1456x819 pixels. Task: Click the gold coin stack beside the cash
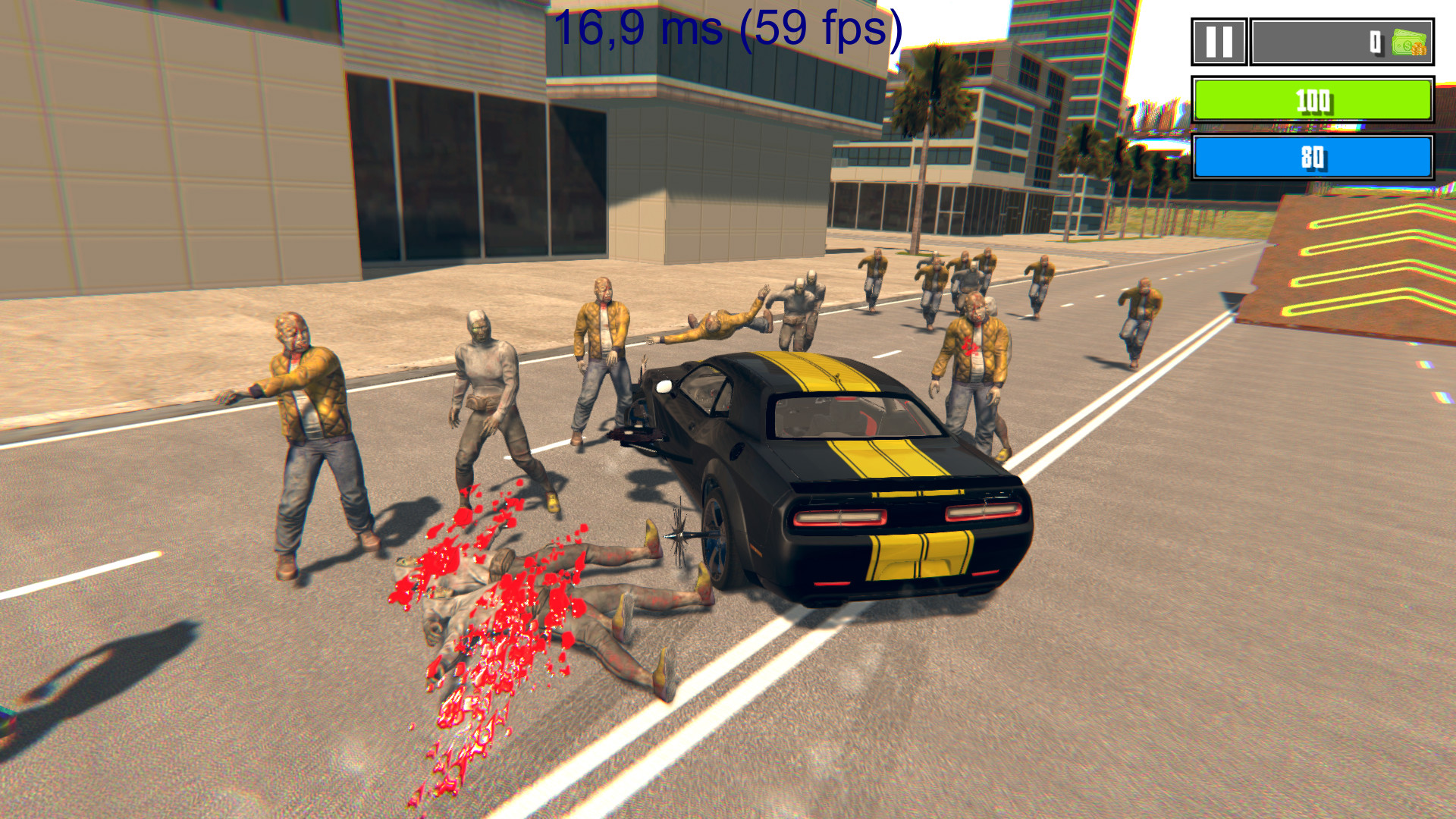(x=1420, y=49)
